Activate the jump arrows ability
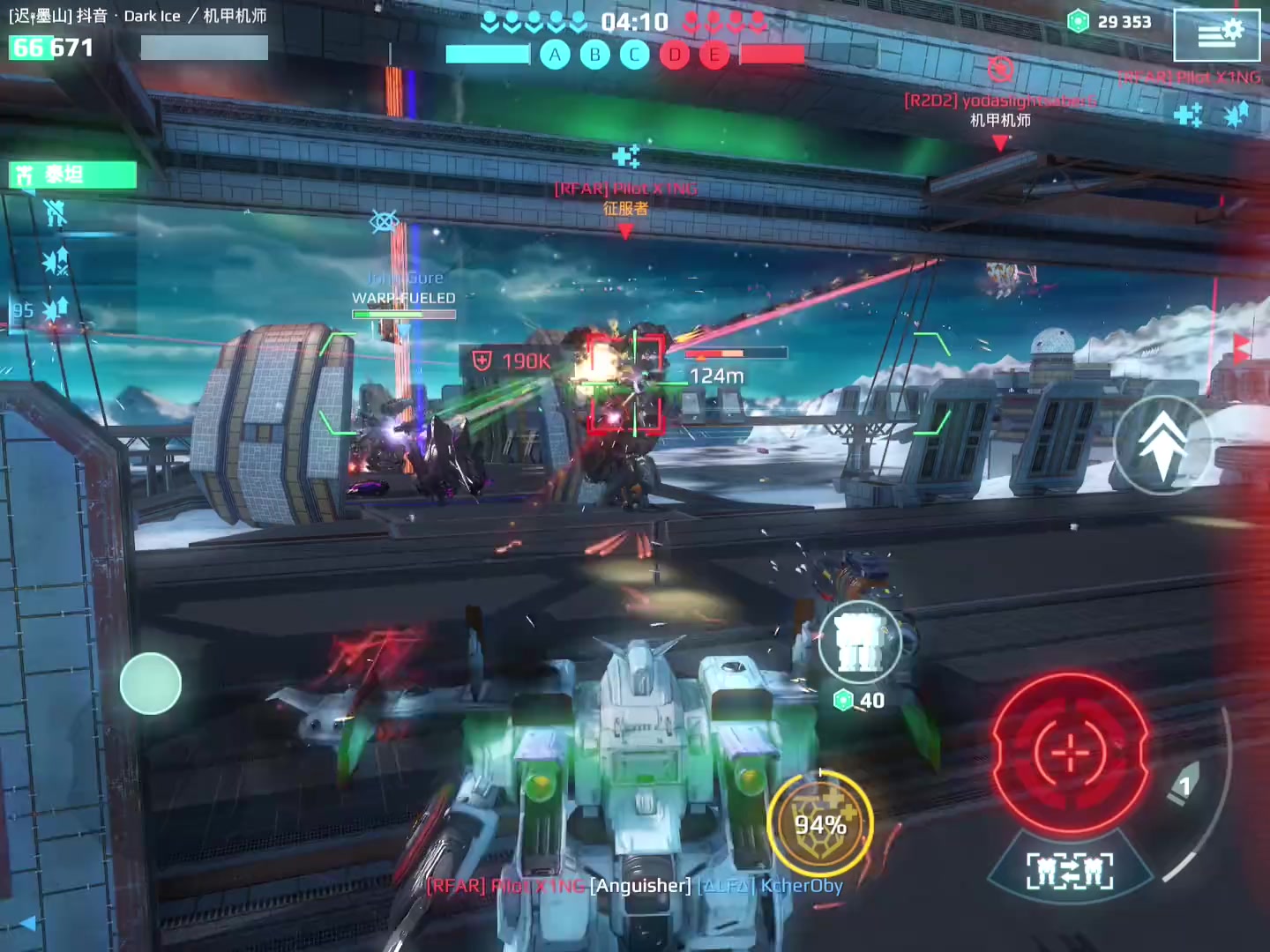This screenshot has width=1270, height=952. pyautogui.click(x=1162, y=443)
